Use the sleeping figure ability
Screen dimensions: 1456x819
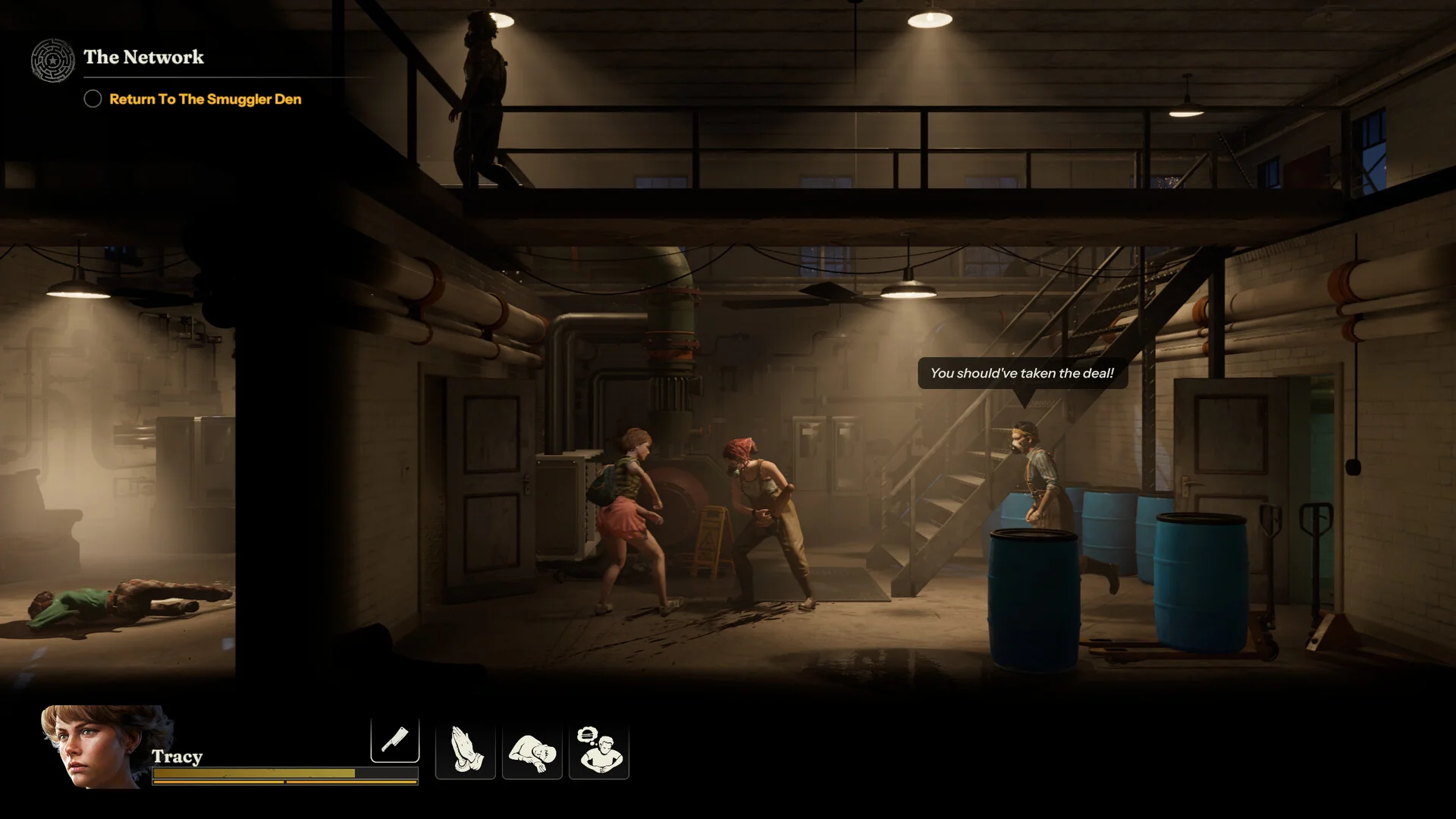532,751
